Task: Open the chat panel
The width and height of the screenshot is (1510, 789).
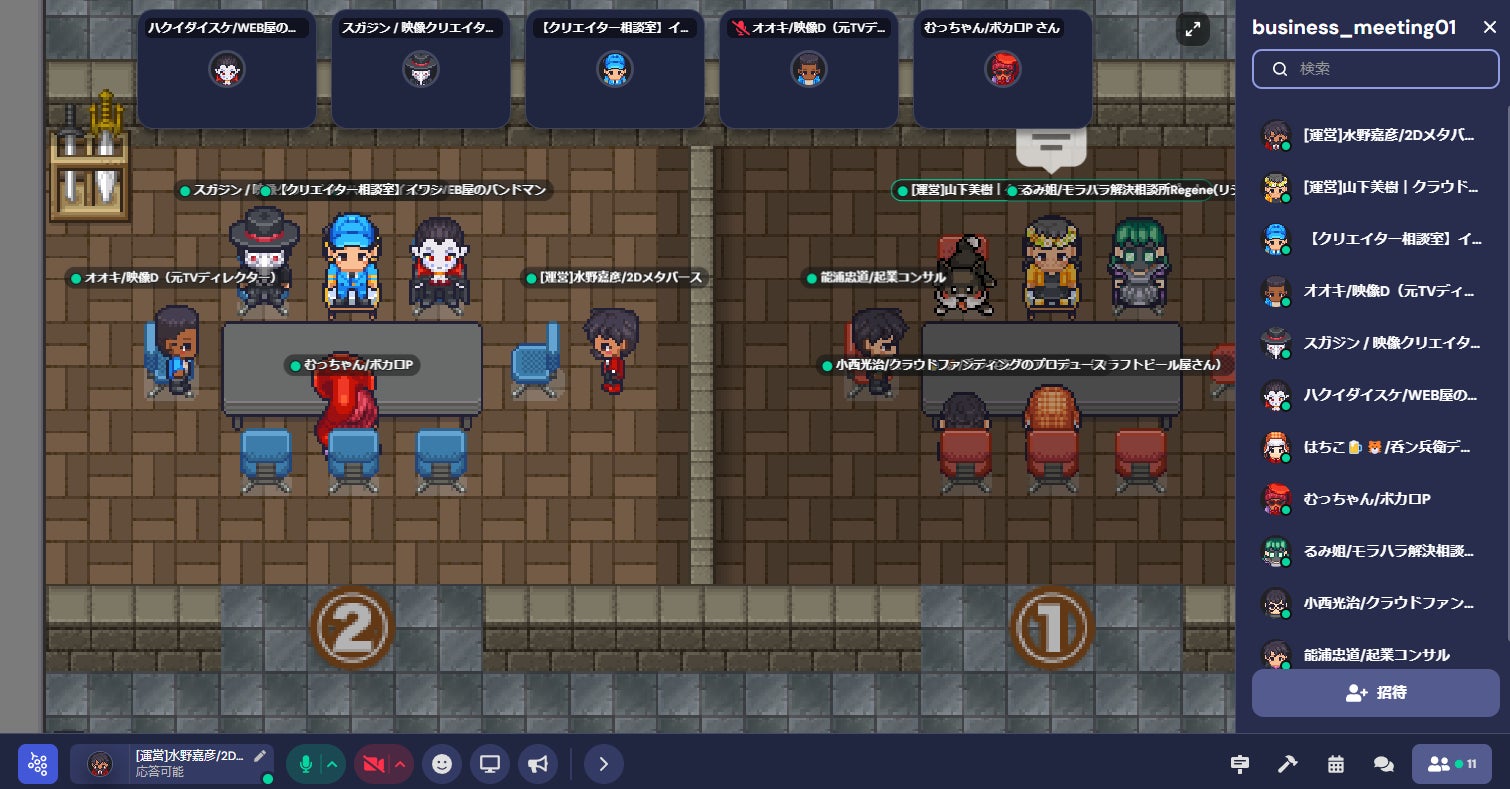Action: pos(1383,764)
